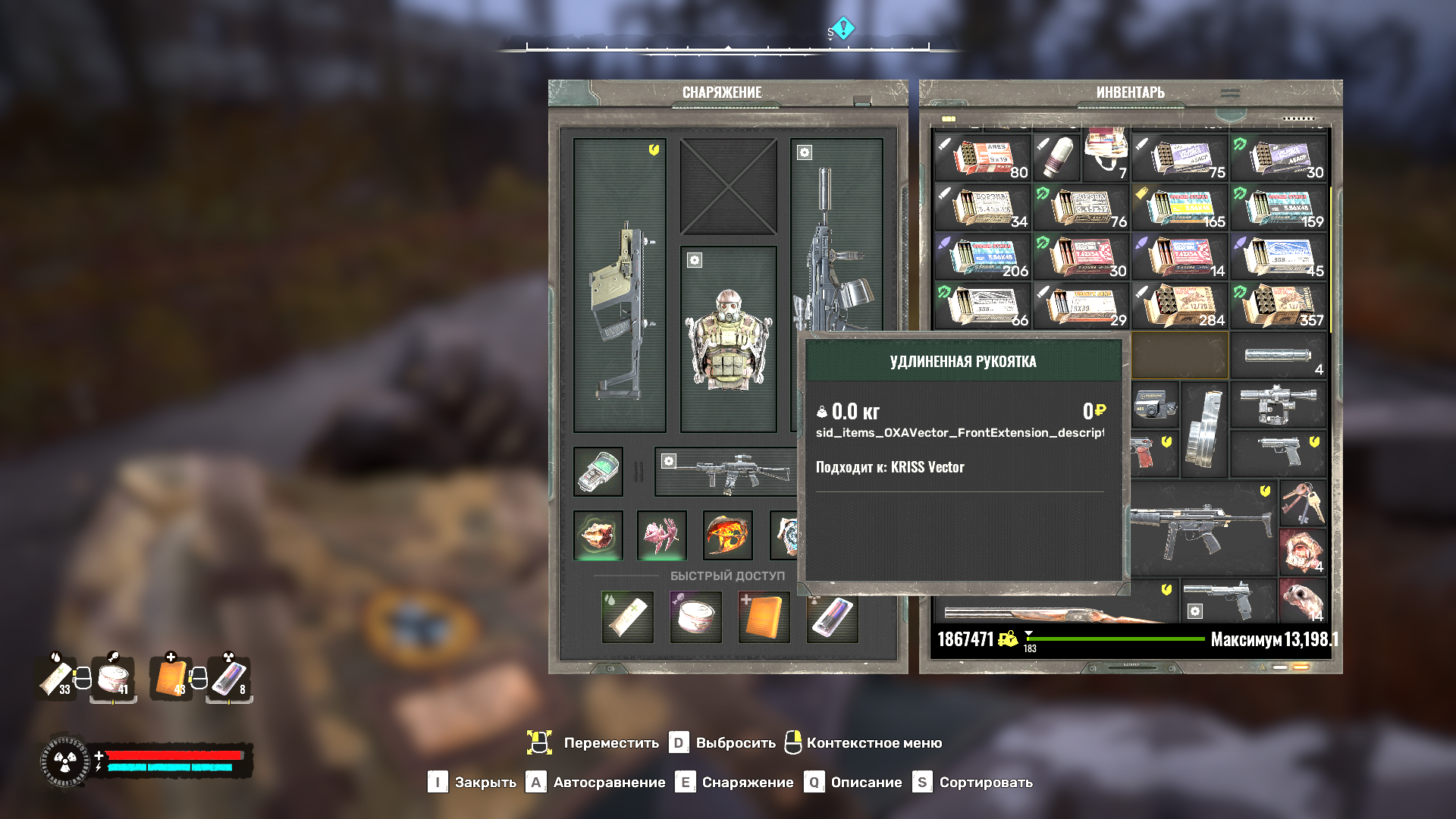Select the energy drink quick access slot
1456x819 pixels.
click(832, 617)
